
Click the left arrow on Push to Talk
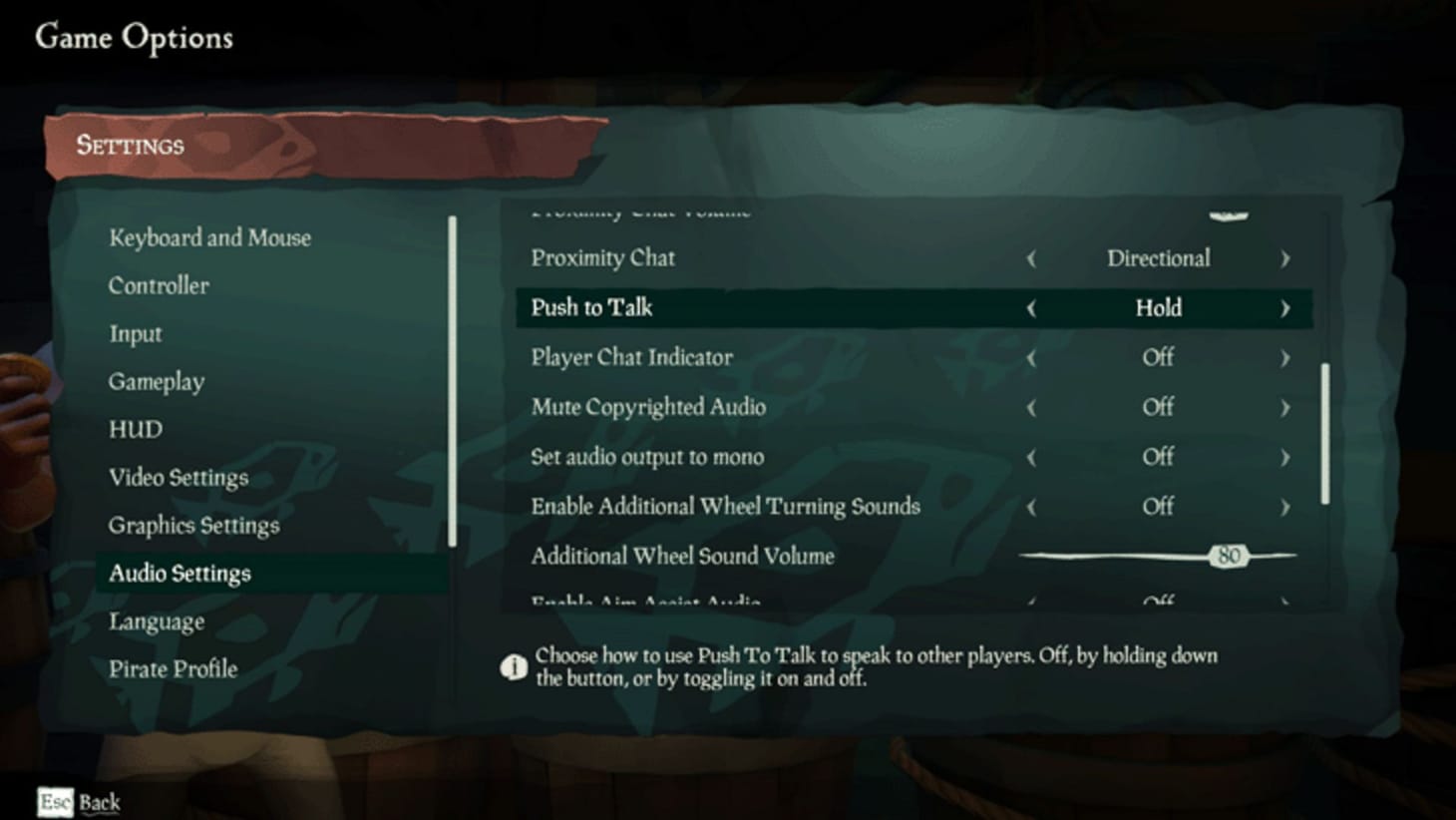[1033, 308]
